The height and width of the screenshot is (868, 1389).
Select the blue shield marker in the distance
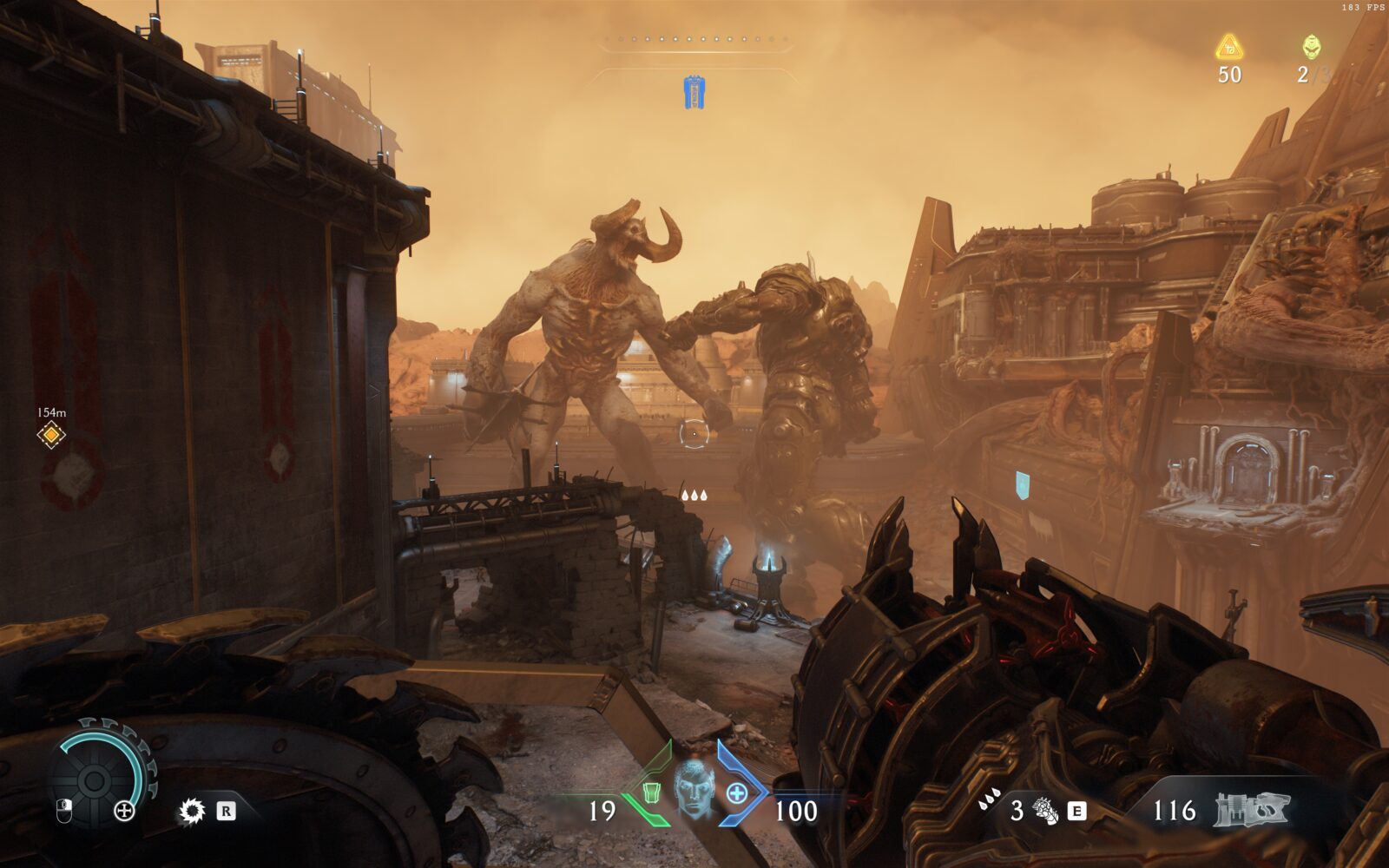tap(1024, 483)
